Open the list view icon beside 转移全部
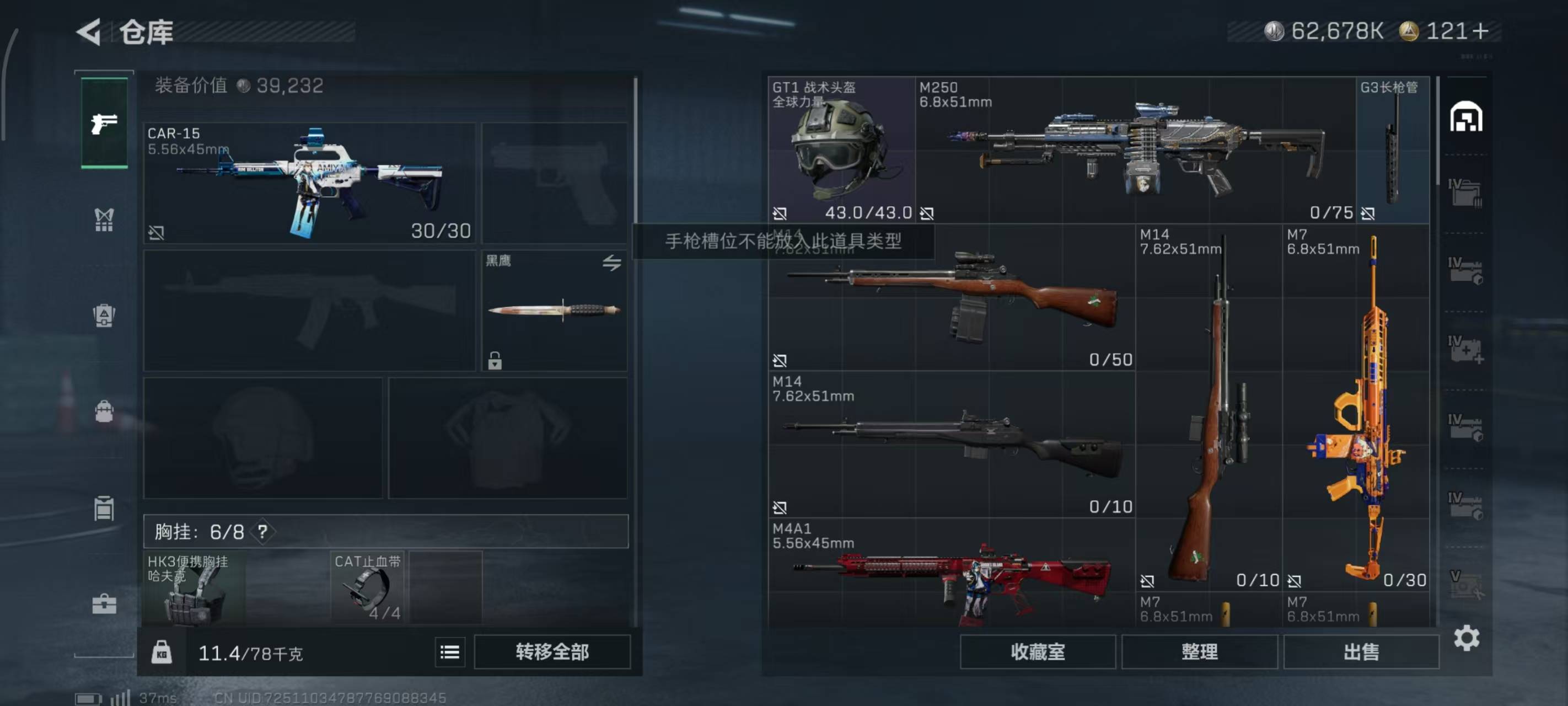 point(450,652)
